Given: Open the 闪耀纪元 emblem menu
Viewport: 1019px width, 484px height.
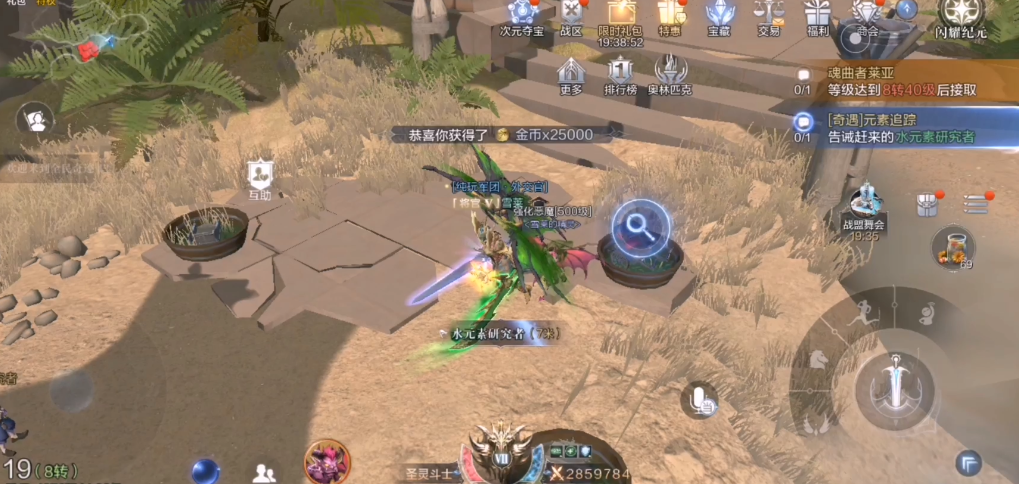Looking at the screenshot, I should tap(960, 15).
